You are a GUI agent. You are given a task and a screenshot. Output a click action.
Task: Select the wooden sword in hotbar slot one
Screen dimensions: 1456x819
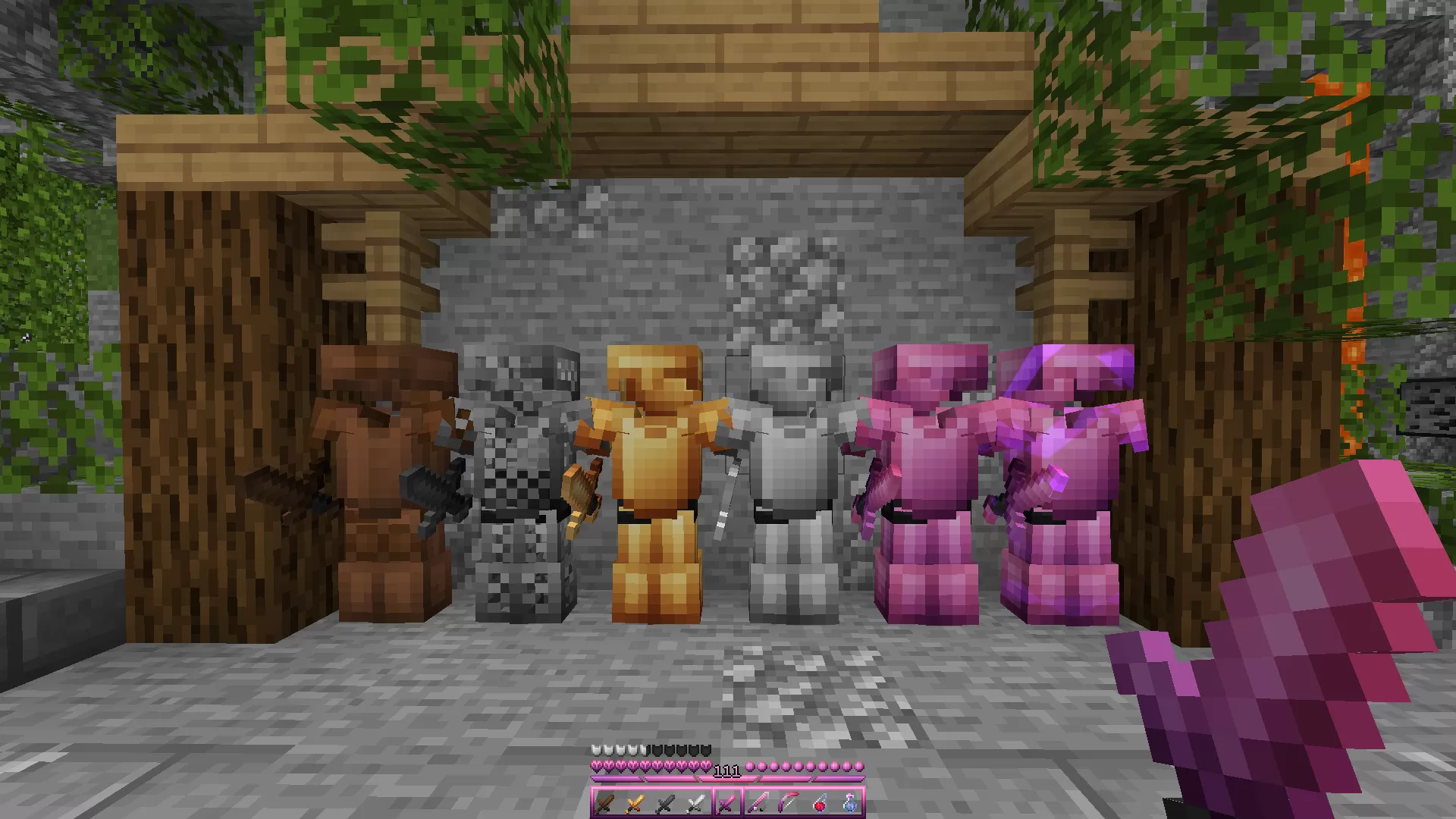[x=604, y=804]
